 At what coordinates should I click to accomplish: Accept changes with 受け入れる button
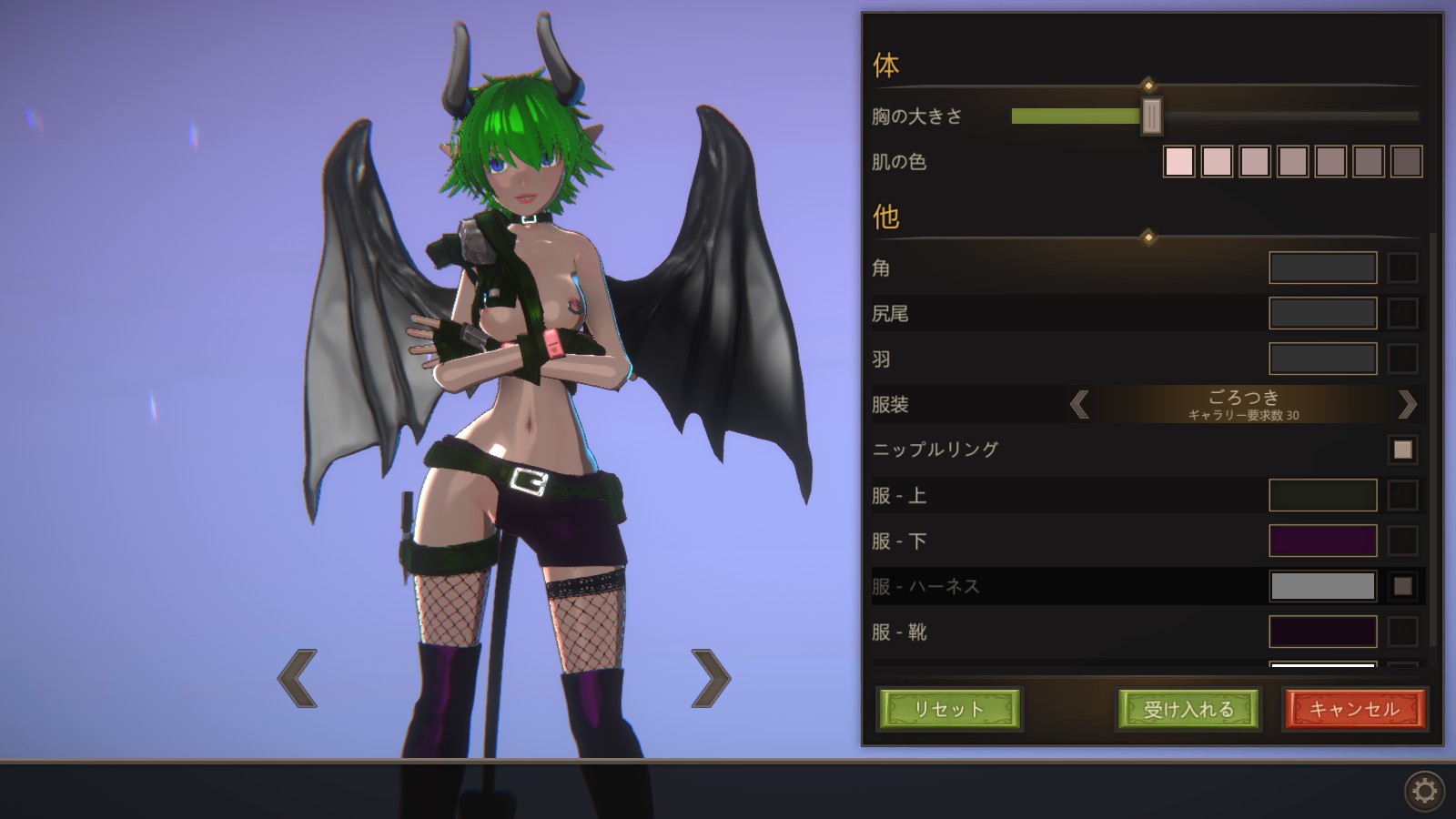coord(1188,709)
